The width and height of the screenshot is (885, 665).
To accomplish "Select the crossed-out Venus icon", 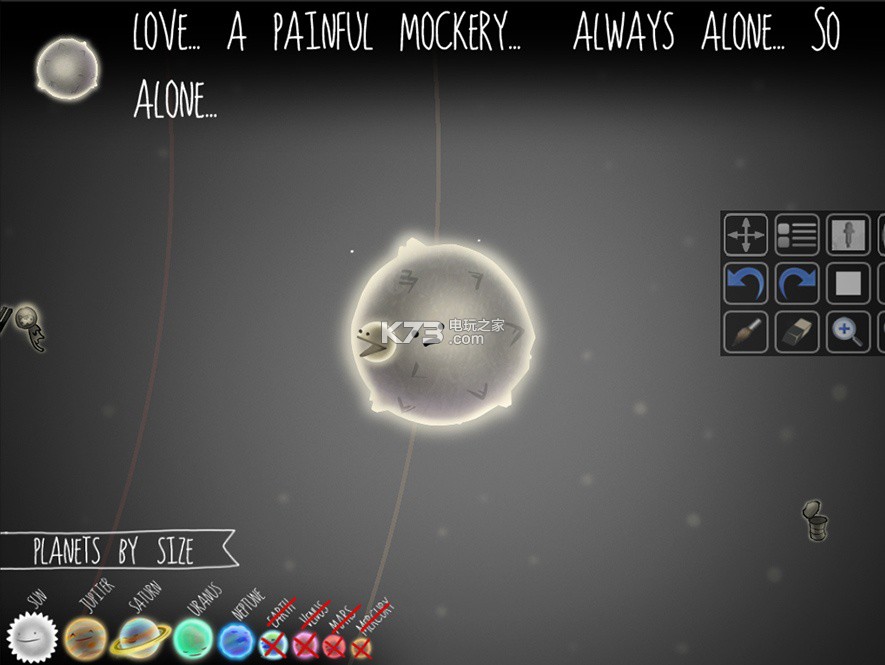I will tap(305, 645).
